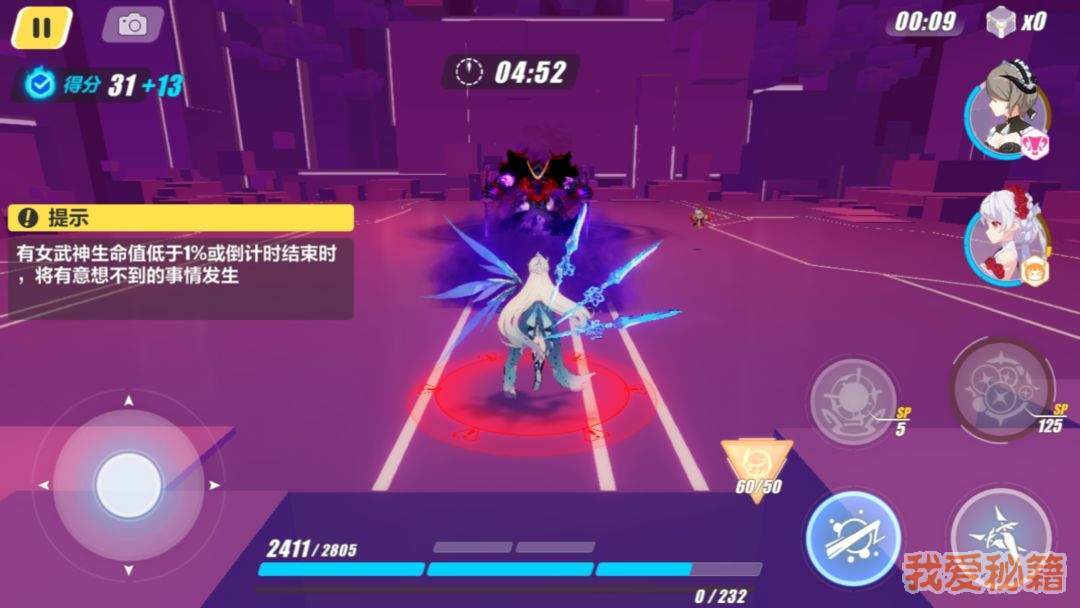Pause the game with the yellow button
This screenshot has width=1080, height=608.
pos(41,26)
